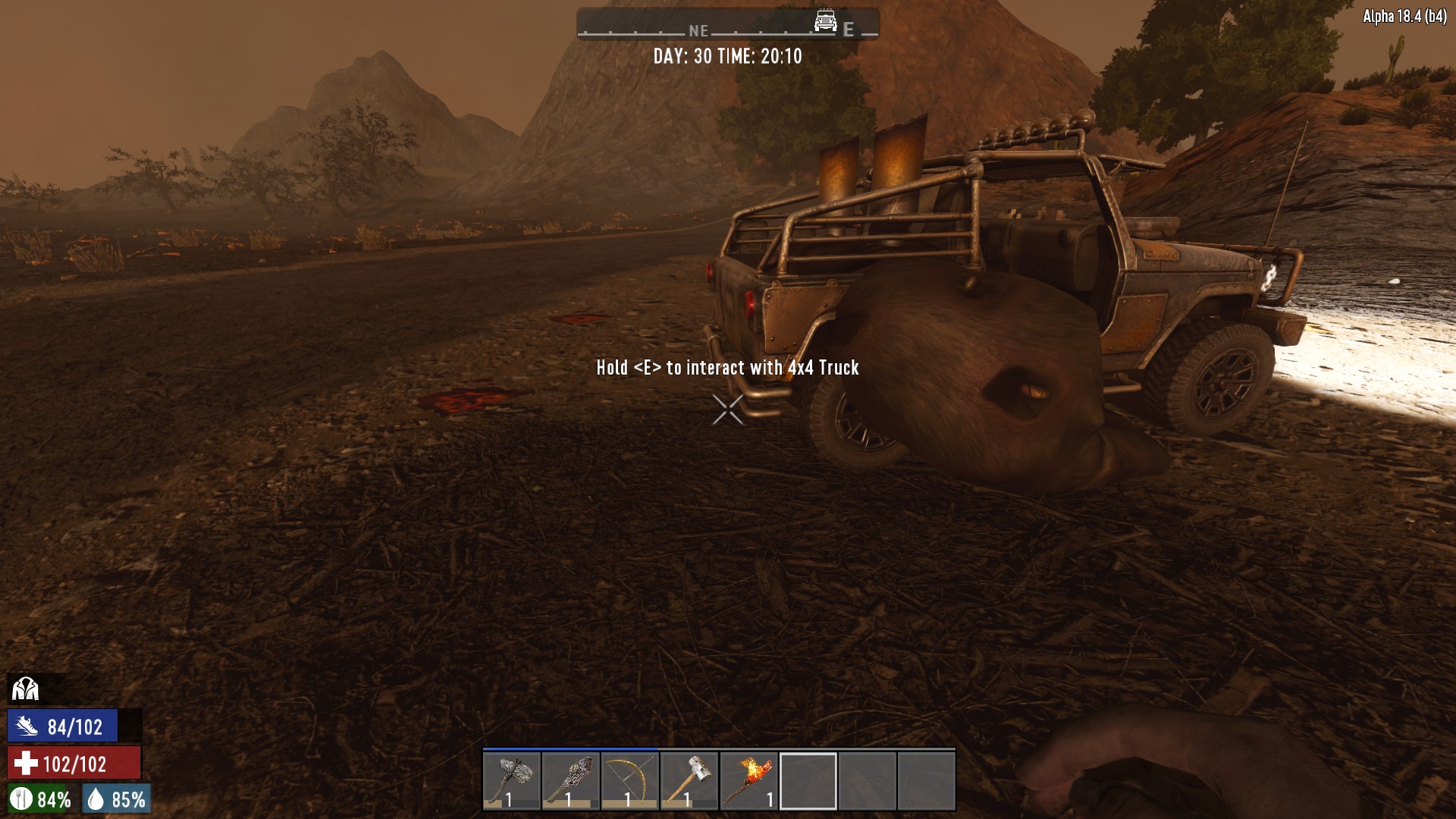This screenshot has width=1456, height=819.
Task: Click the shelter buff status icon
Action: pos(25,689)
